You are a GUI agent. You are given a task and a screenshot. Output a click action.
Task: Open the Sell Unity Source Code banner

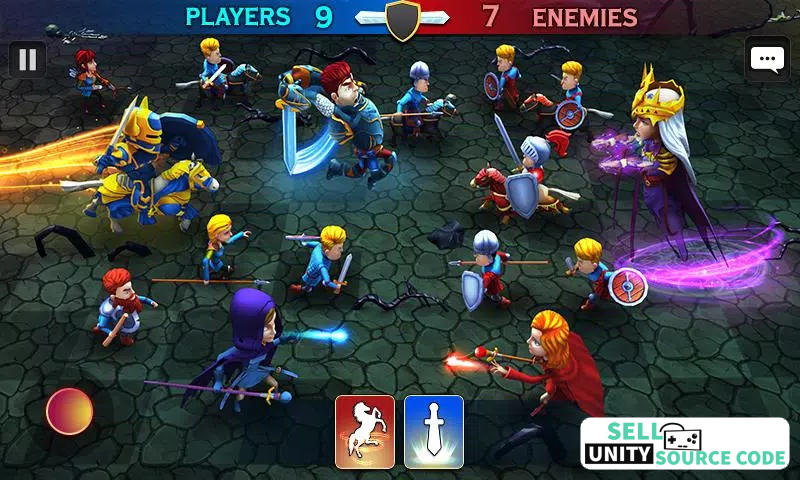685,444
